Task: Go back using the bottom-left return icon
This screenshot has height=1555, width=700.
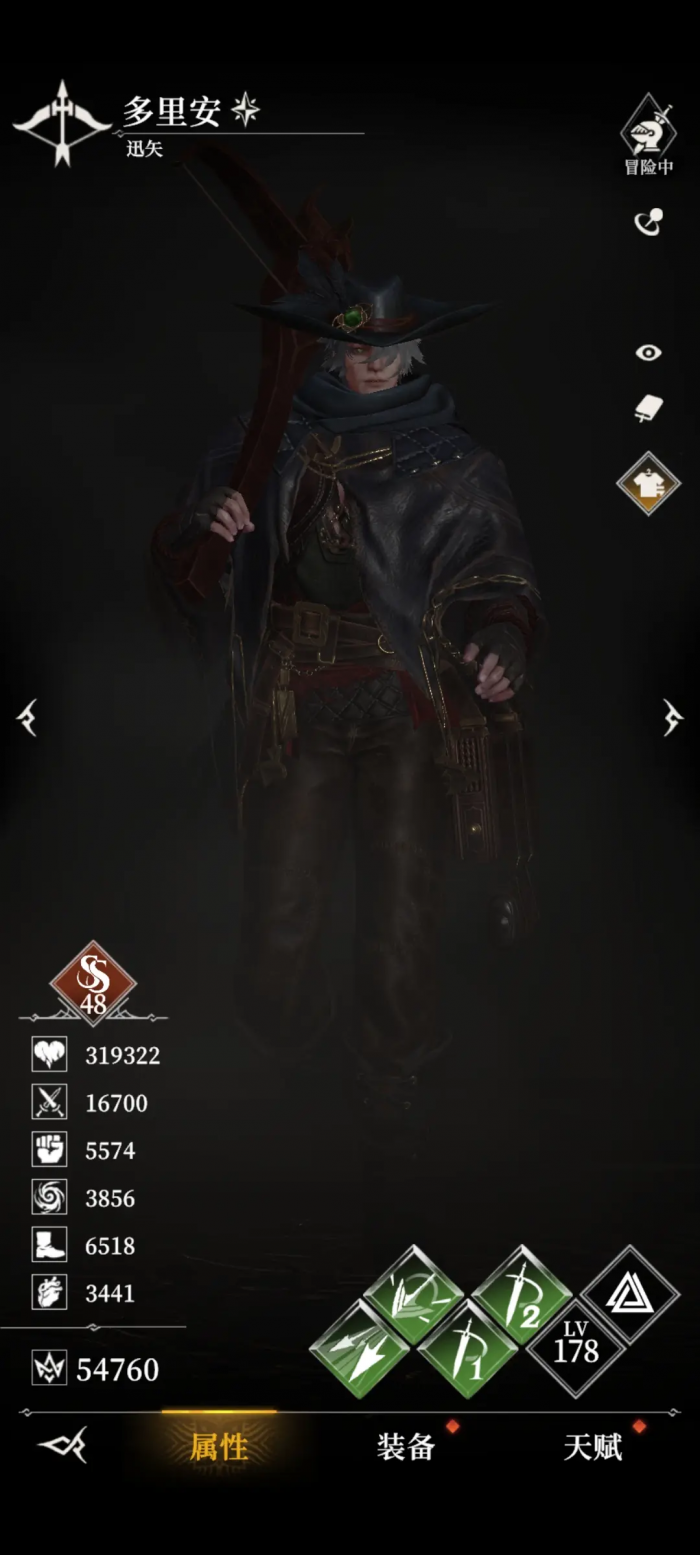Action: click(x=62, y=1445)
